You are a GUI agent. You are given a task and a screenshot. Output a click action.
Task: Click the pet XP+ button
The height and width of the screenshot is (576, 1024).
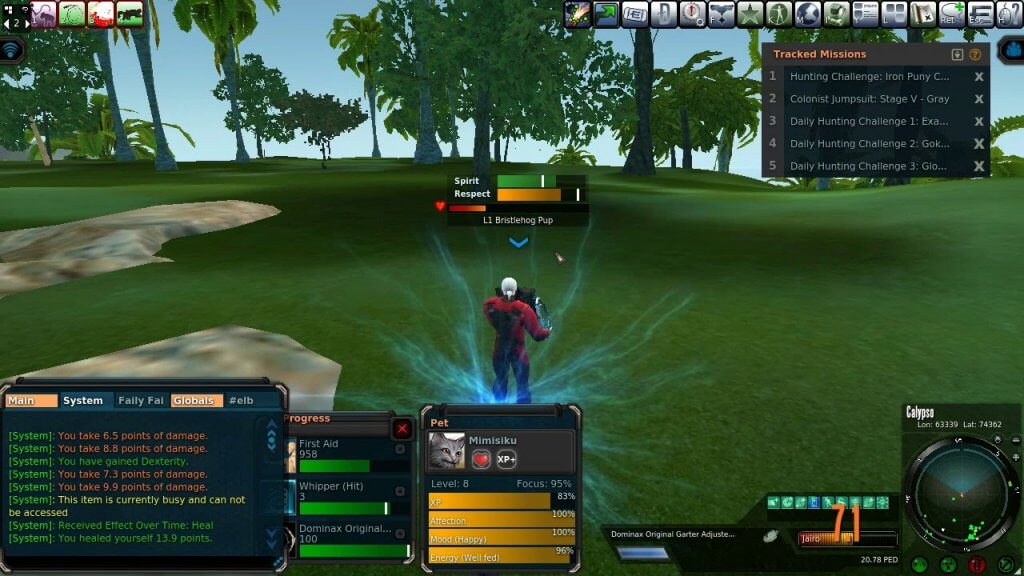point(507,459)
